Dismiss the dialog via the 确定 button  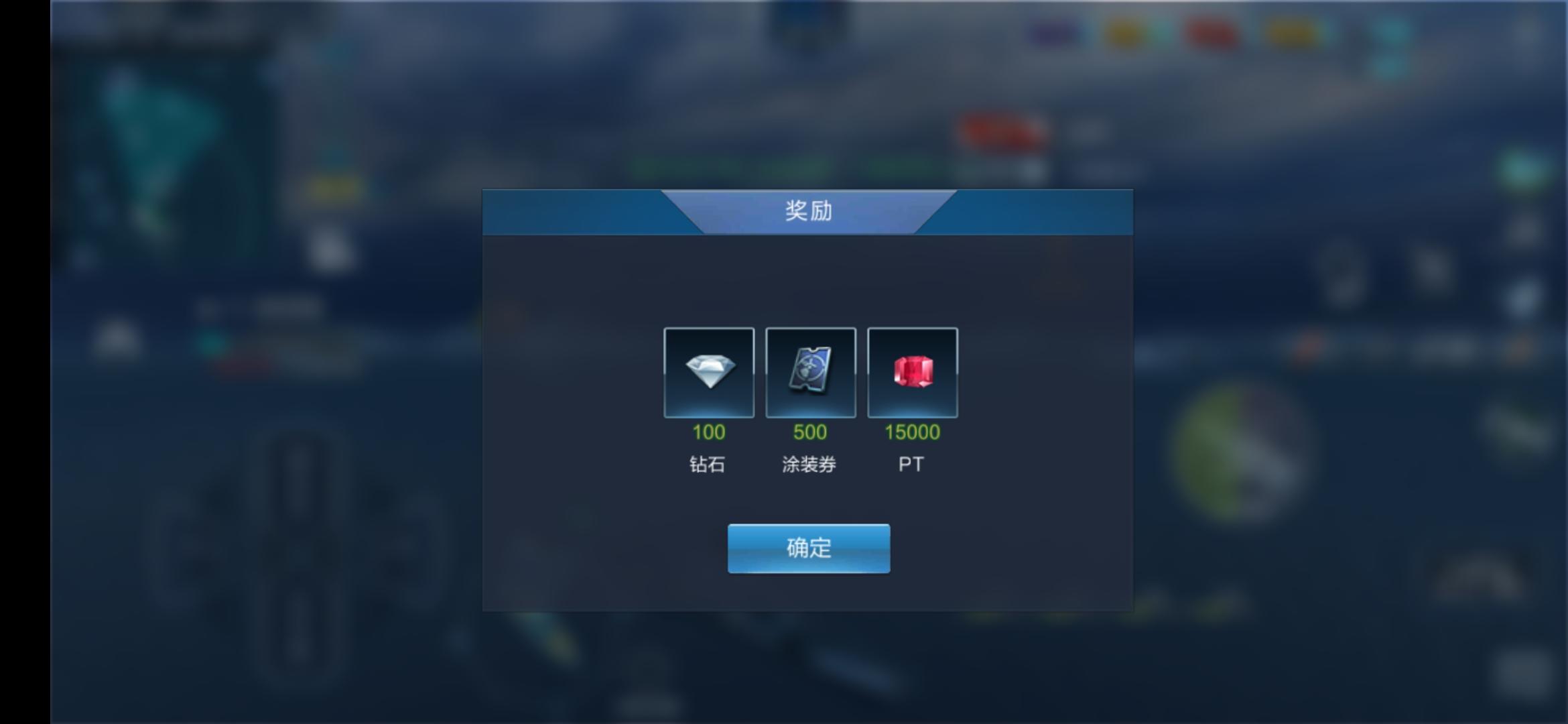[x=808, y=548]
